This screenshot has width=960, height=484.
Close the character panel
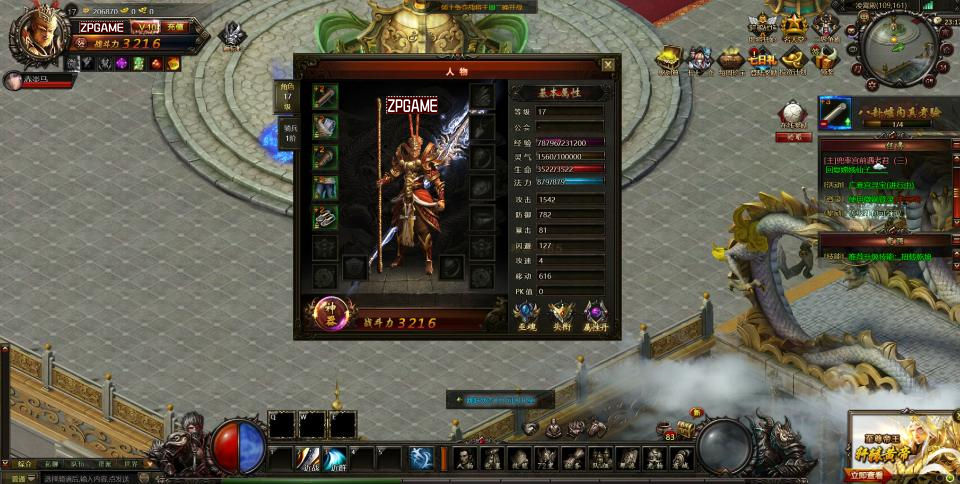(x=607, y=65)
